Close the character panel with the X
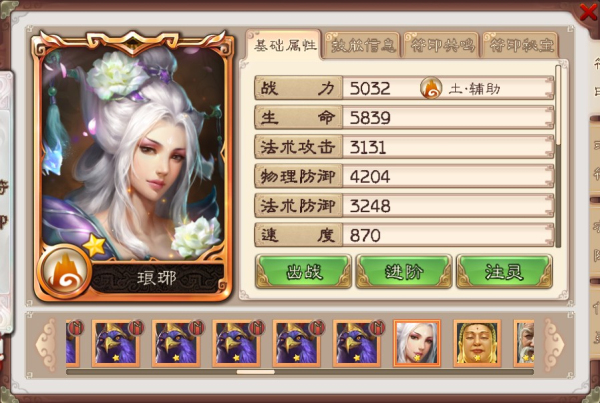This screenshot has height=403, width=600. (x=588, y=11)
